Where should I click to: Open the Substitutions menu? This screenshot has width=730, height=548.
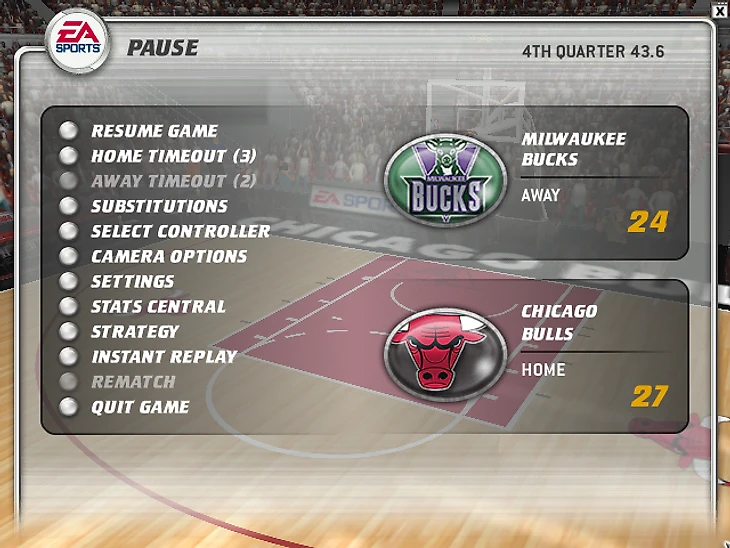tap(159, 206)
